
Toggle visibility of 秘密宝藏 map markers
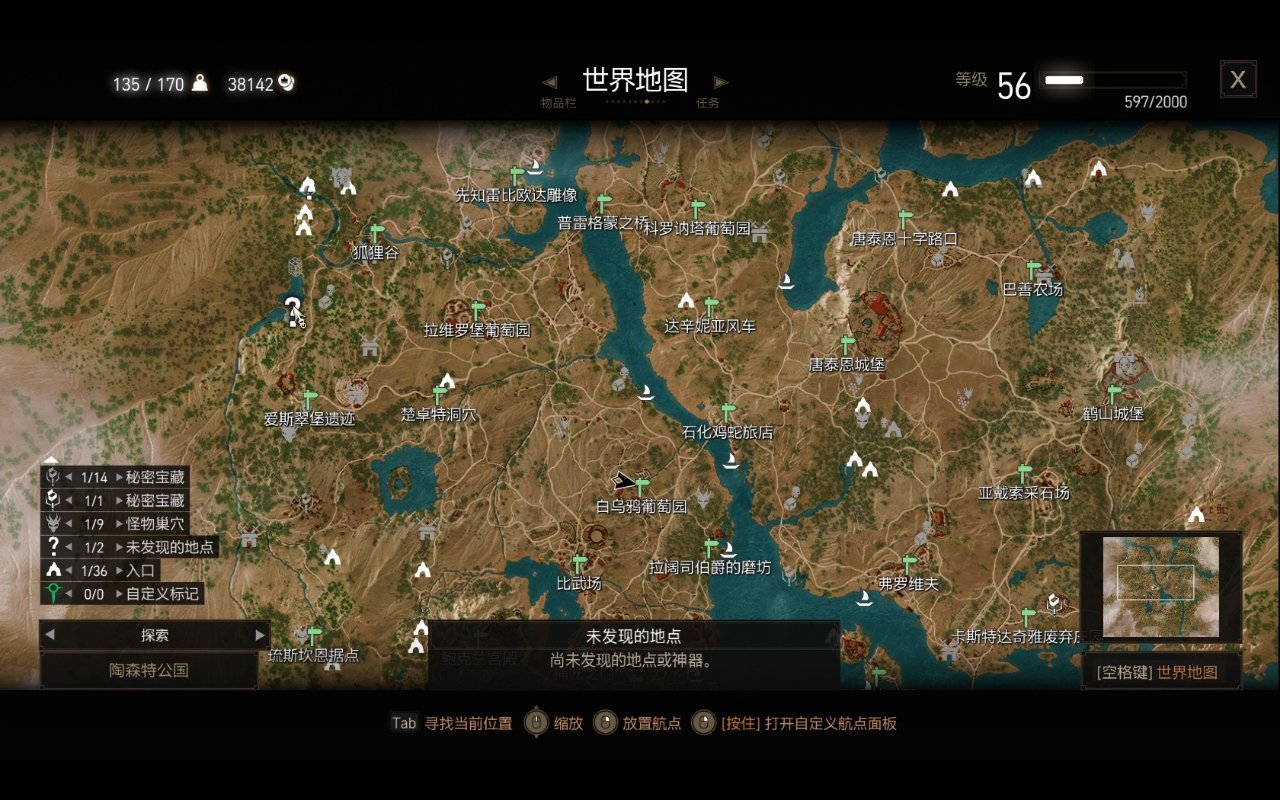tap(50, 477)
